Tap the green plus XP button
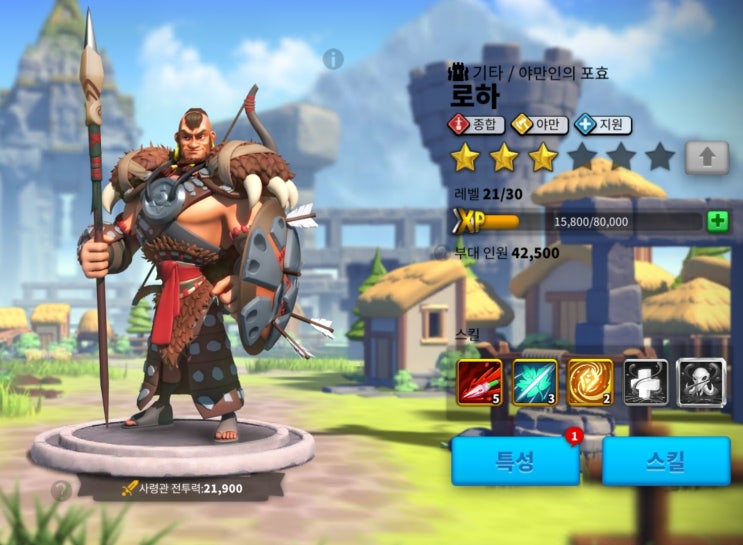 coord(717,221)
